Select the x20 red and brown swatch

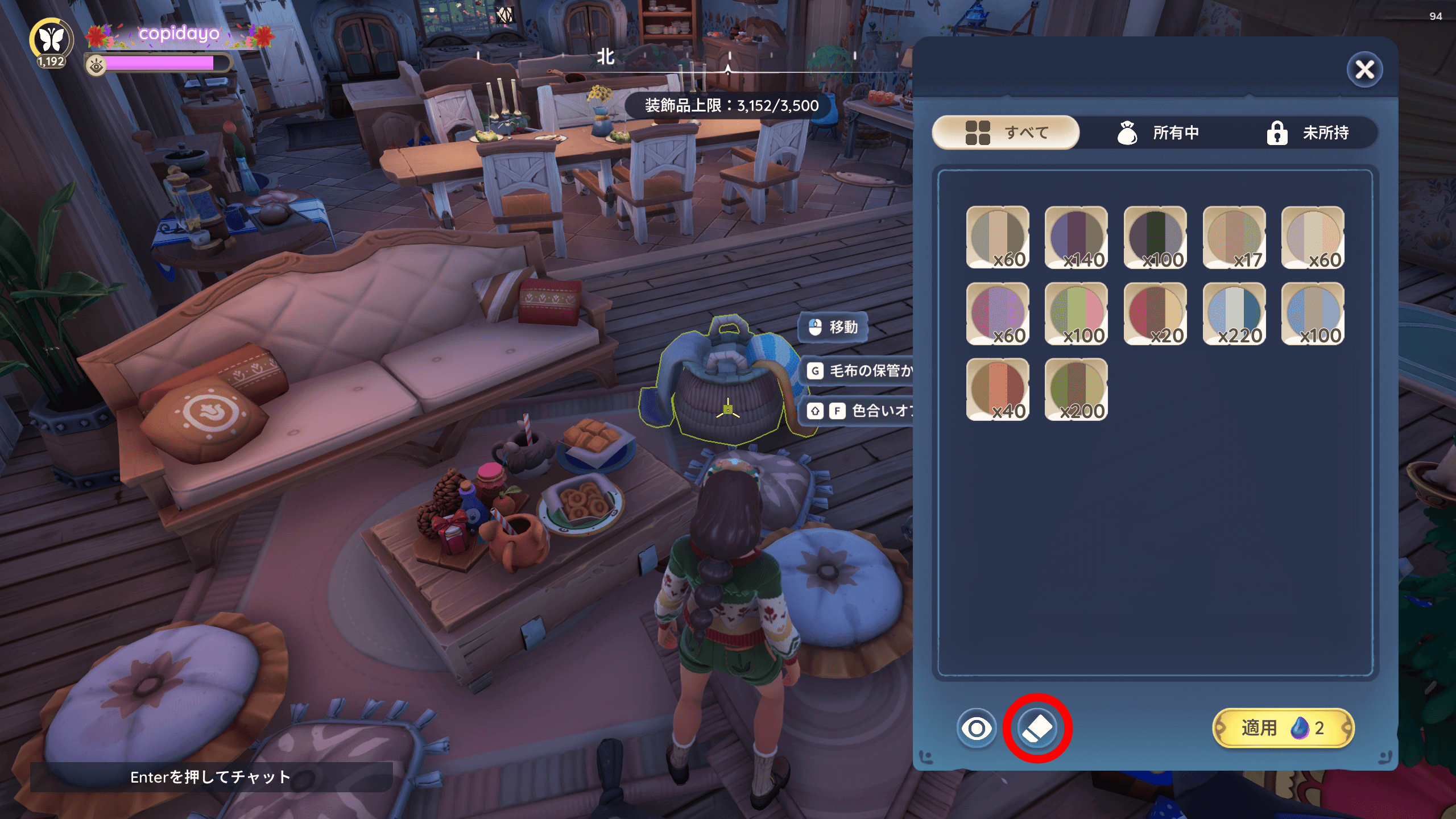pyautogui.click(x=1155, y=313)
